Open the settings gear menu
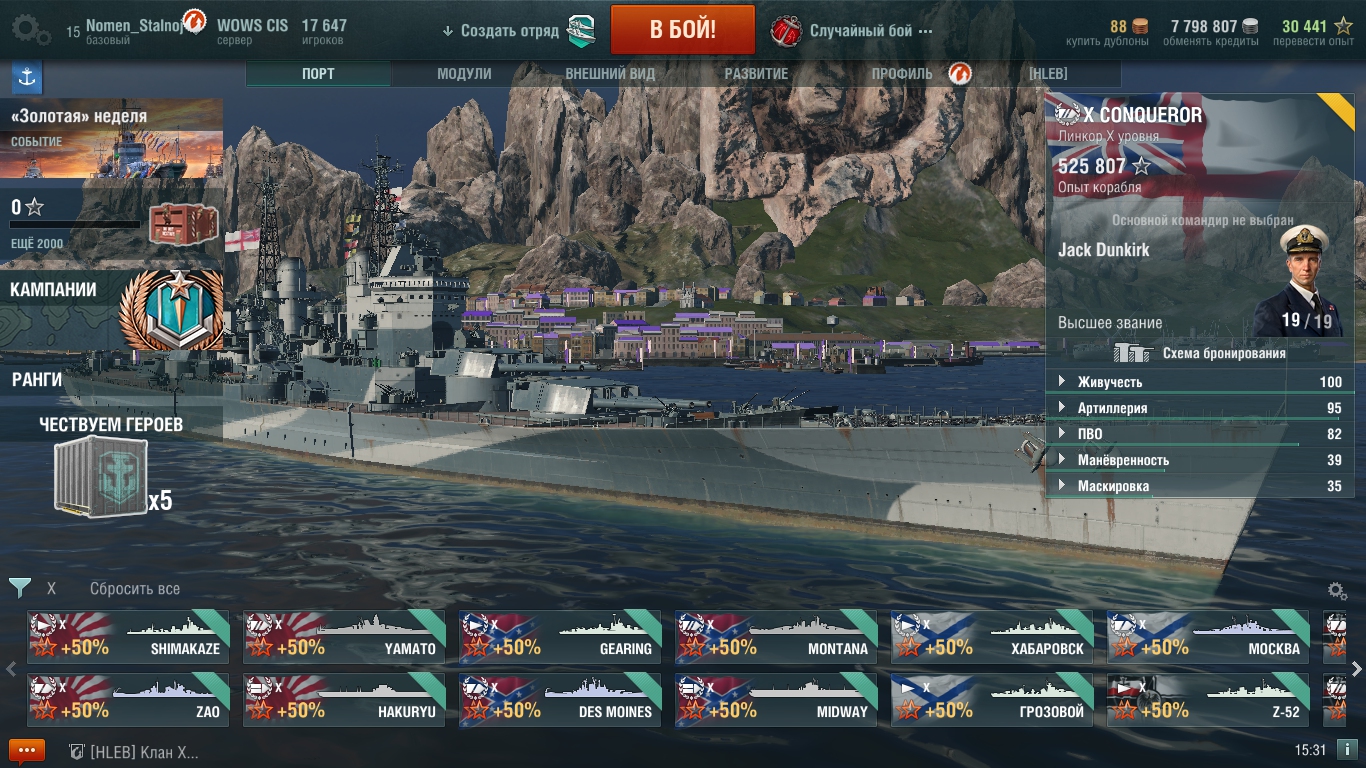The height and width of the screenshot is (768, 1366). (30, 30)
